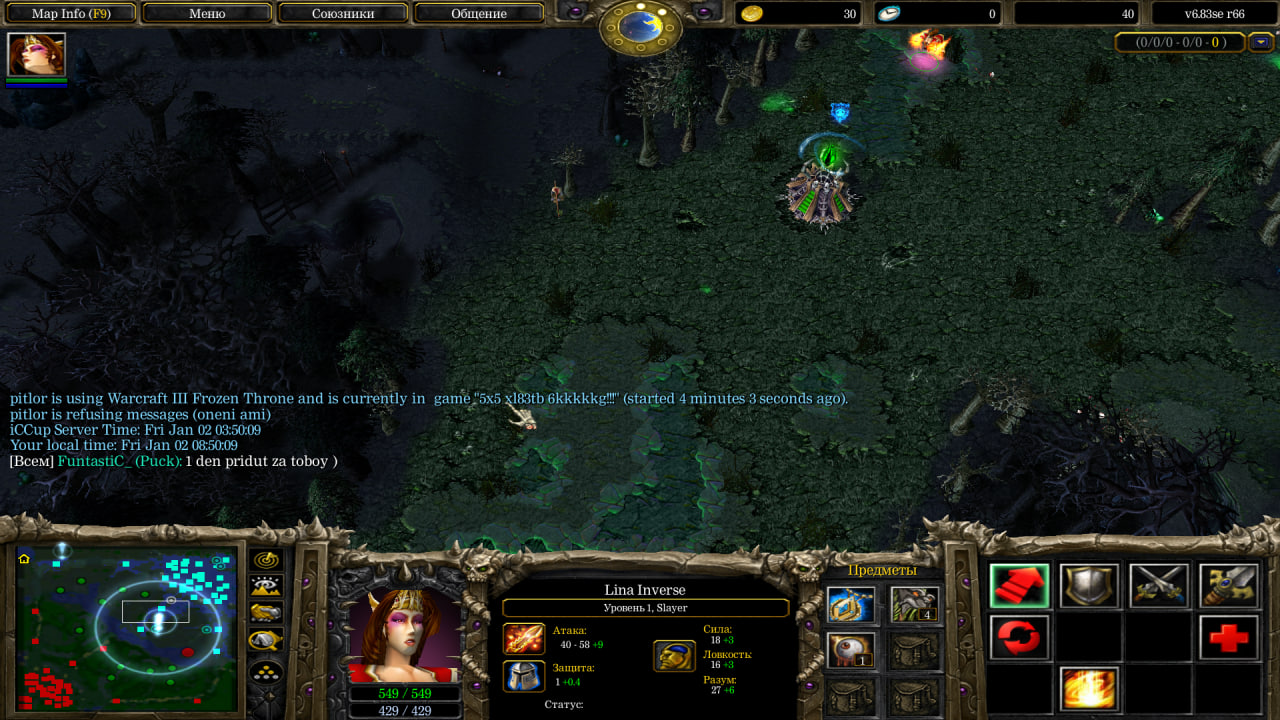1280x720 pixels.
Task: Open the Map Info (F9) panel
Action: click(x=71, y=14)
